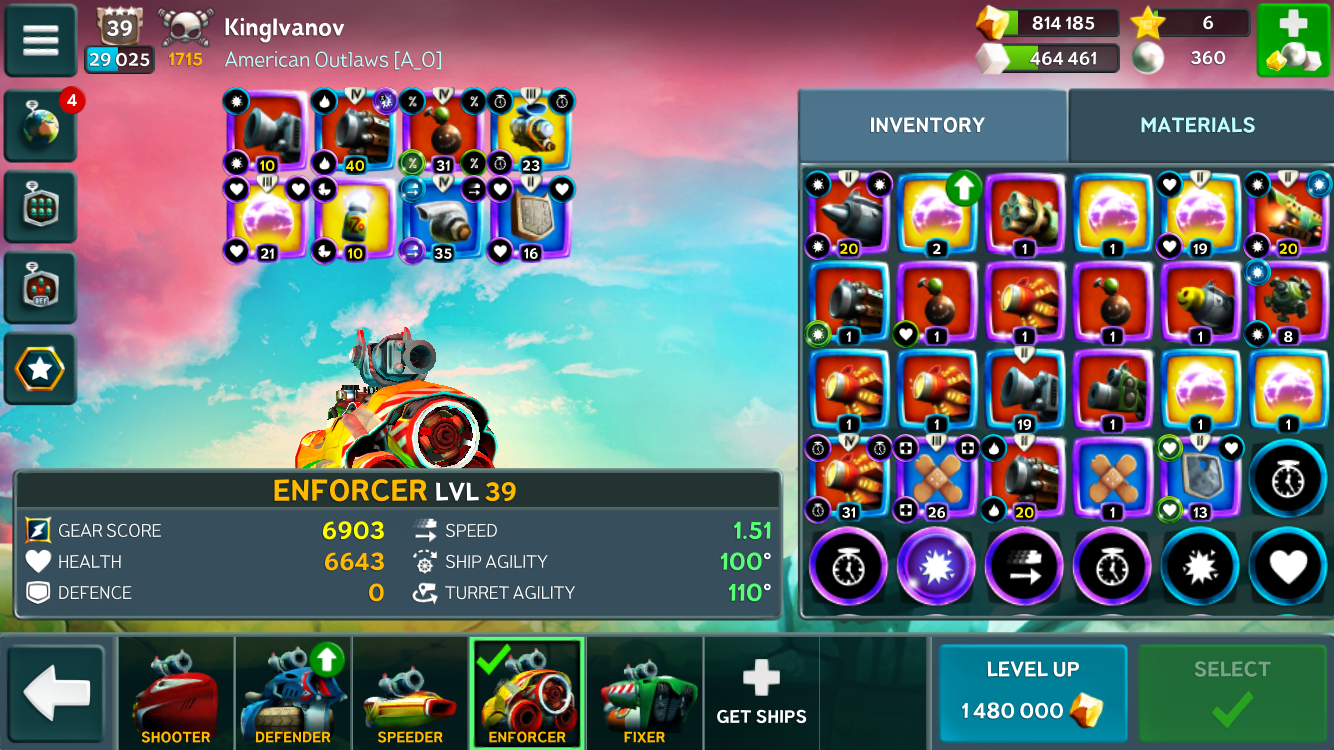Go back with the white arrow button
1334x750 pixels.
(x=57, y=694)
